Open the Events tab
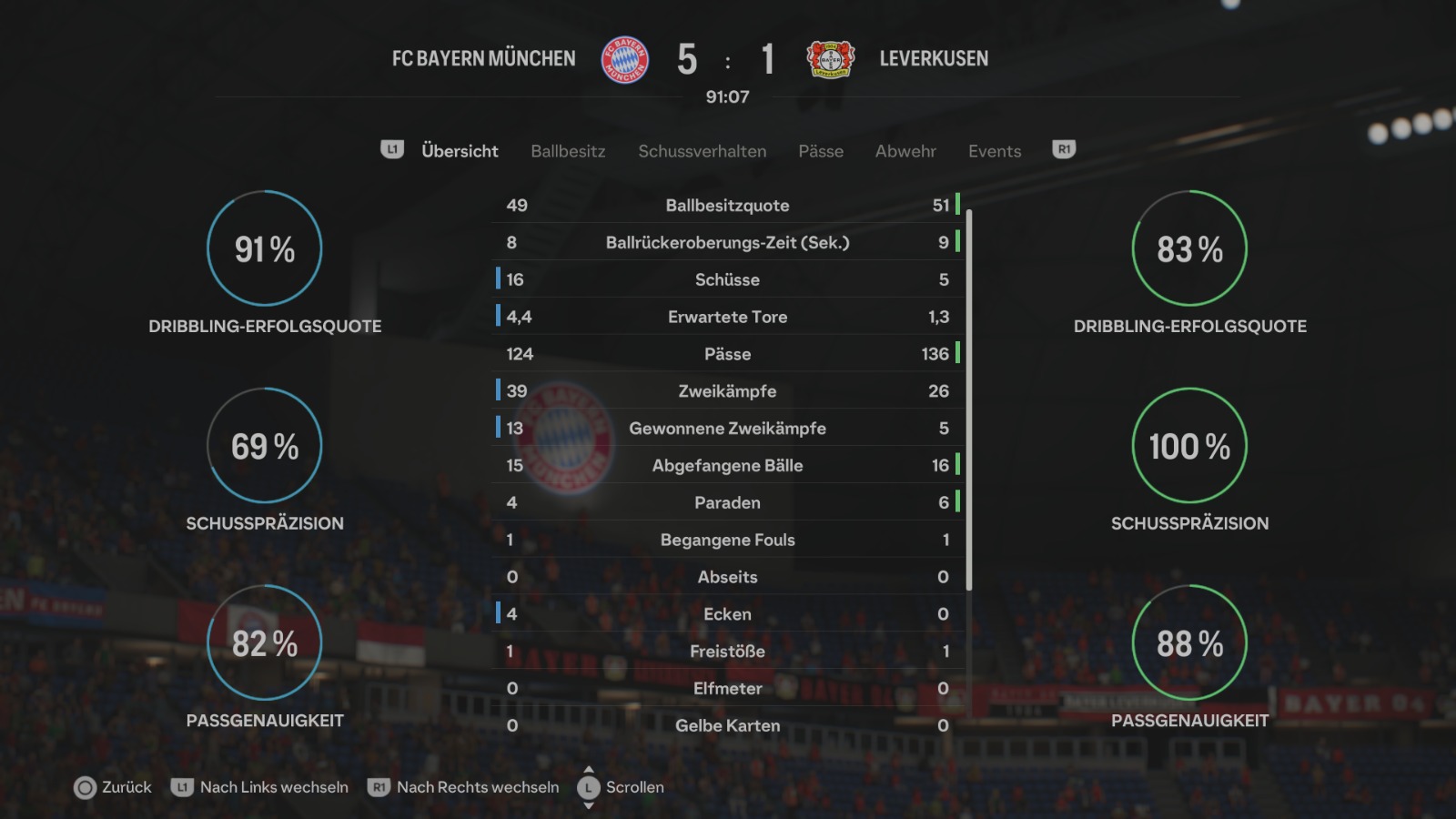Image resolution: width=1456 pixels, height=819 pixels. click(995, 151)
